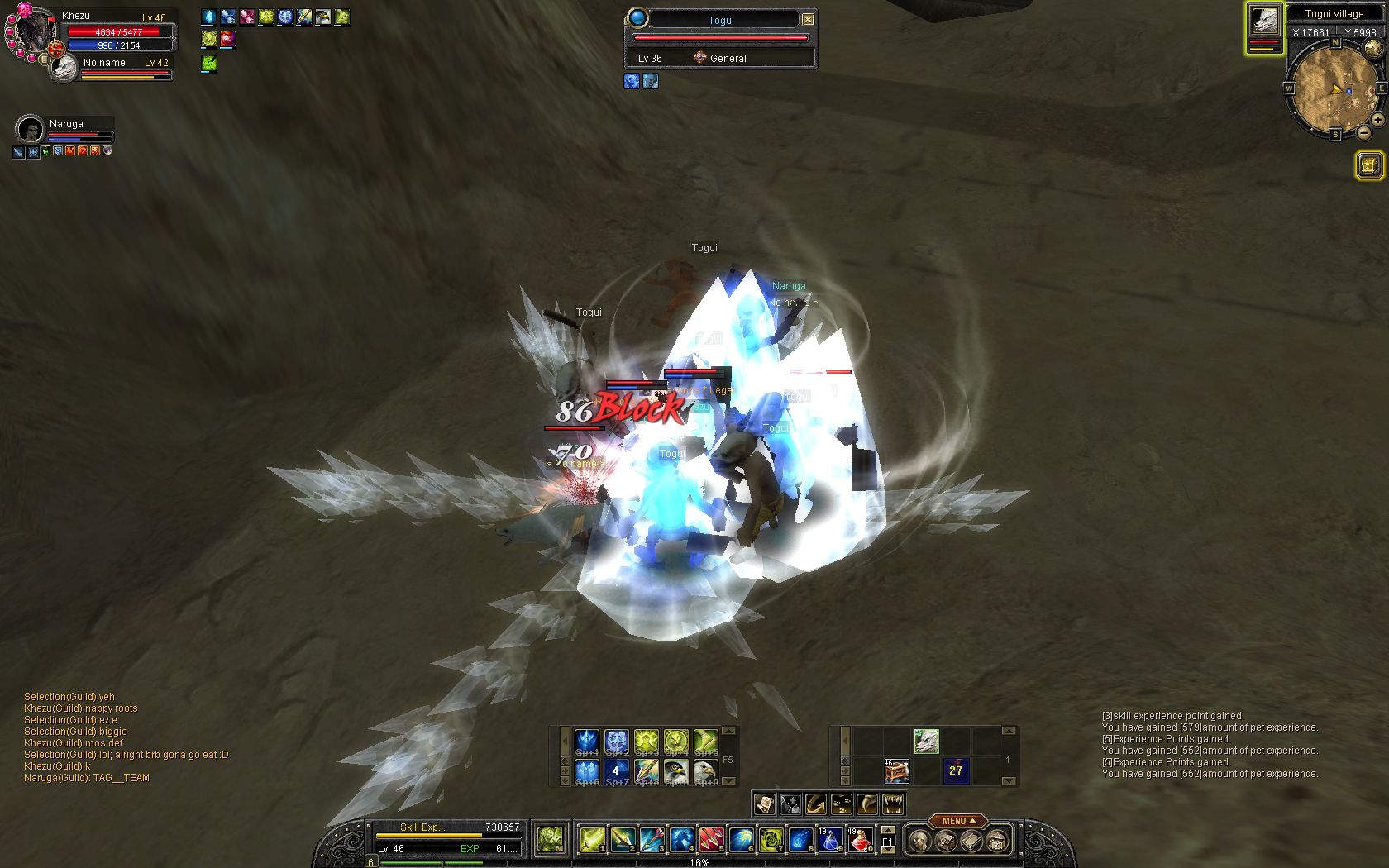The height and width of the screenshot is (868, 1389).
Task: Open the character face menu button
Action: 918,842
